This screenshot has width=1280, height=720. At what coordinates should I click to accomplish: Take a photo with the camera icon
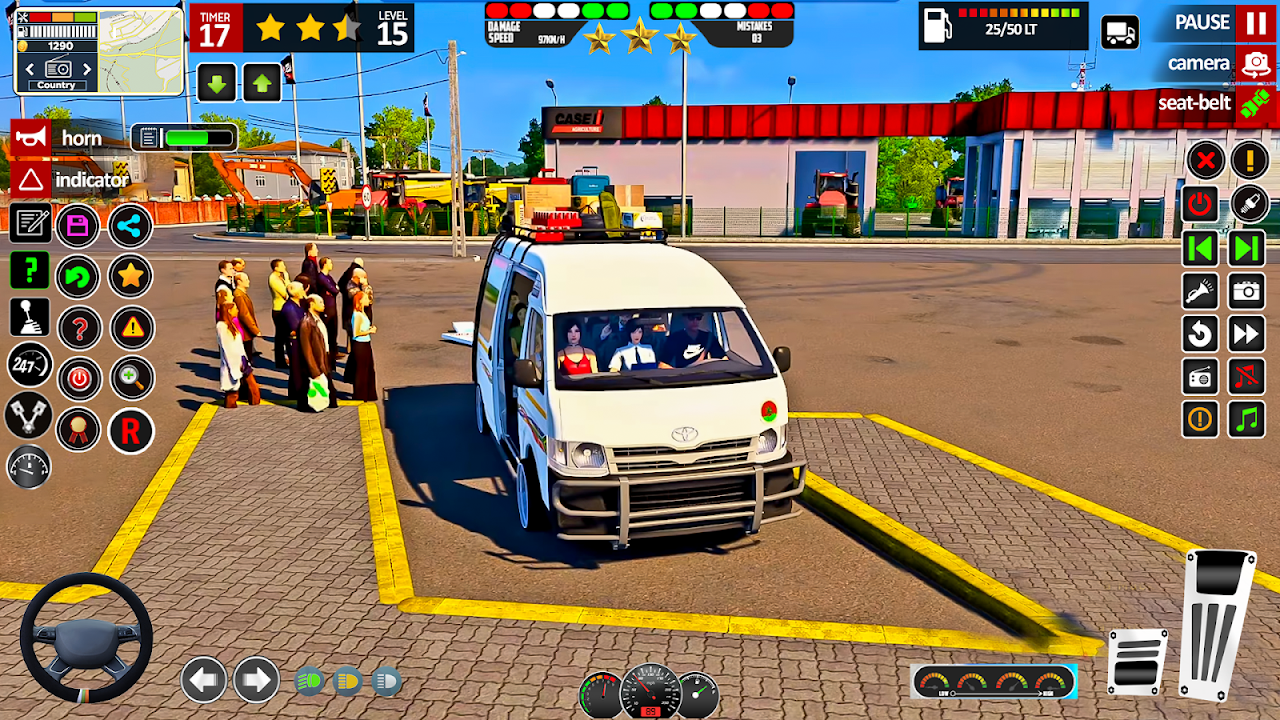pos(1247,291)
